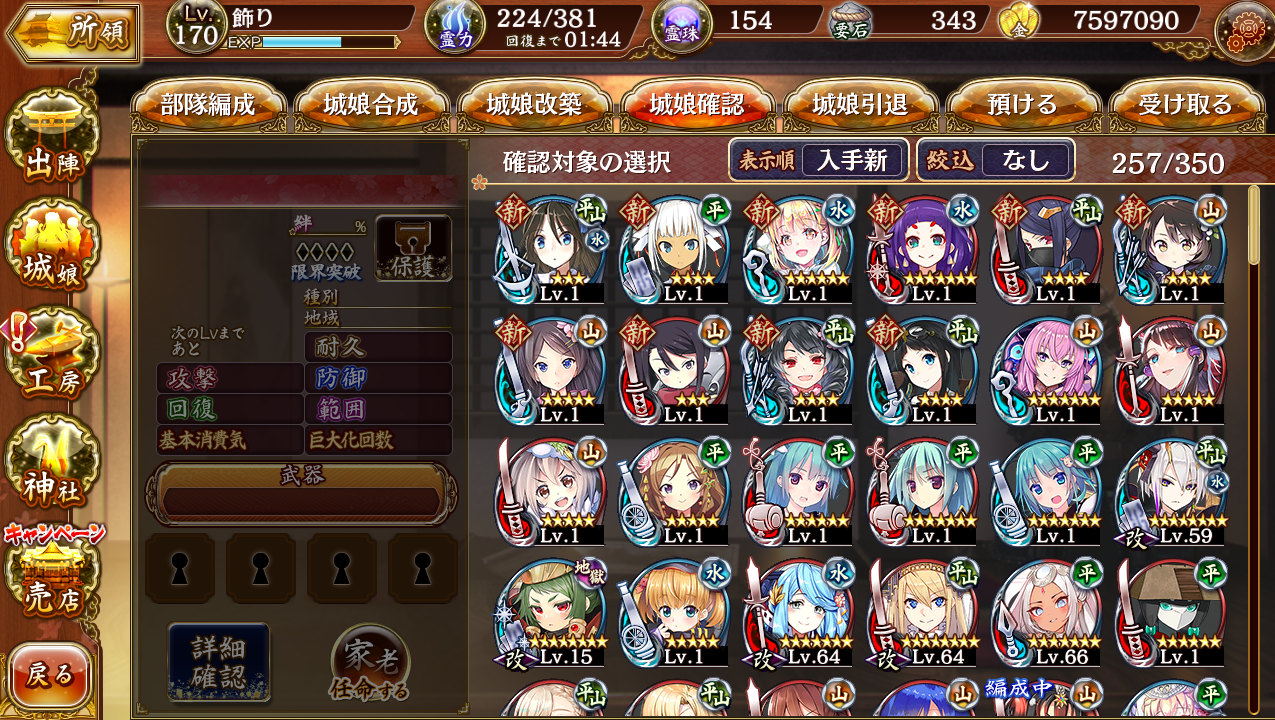The height and width of the screenshot is (720, 1275).
Task: Open the 絞込 filter selector
Action: tap(996, 160)
